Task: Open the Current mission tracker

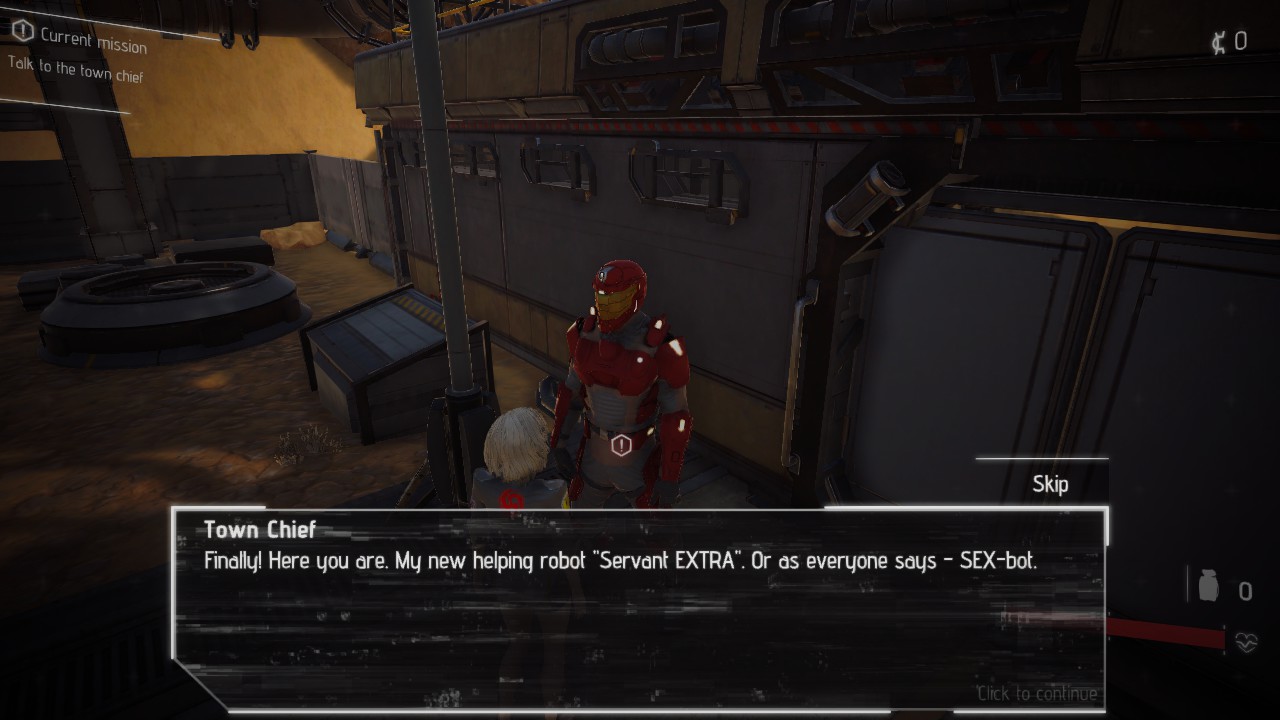Action: [80, 38]
